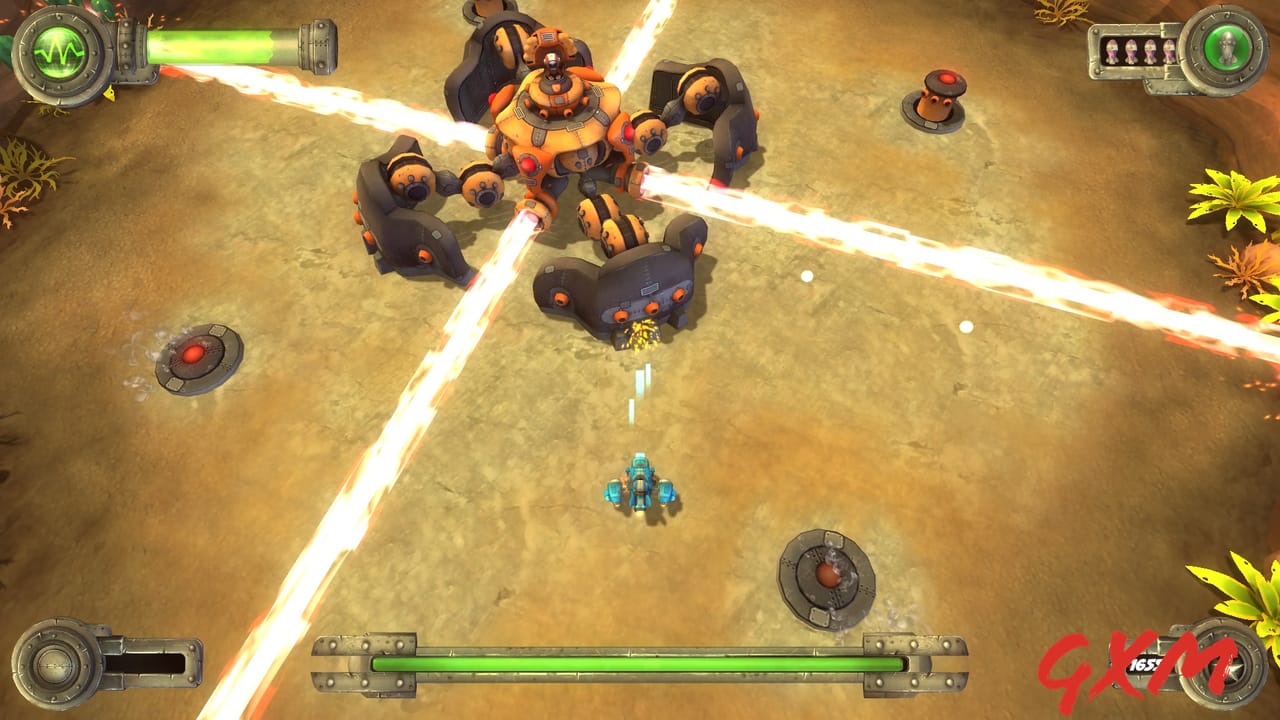Click the red-domed turret near the top-right
This screenshot has width=1280, height=720.
point(940,95)
